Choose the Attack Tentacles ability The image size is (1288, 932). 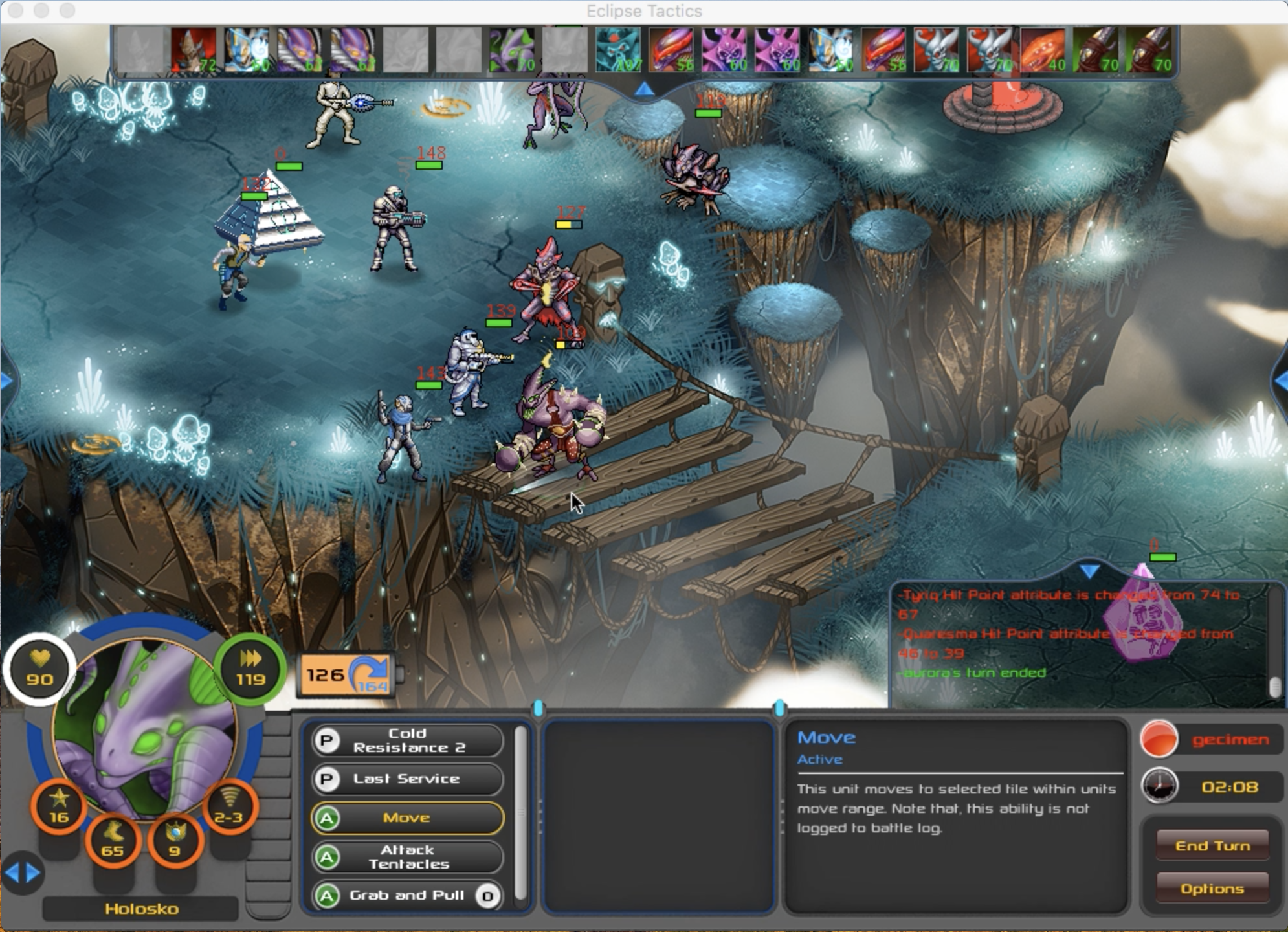pos(407,857)
